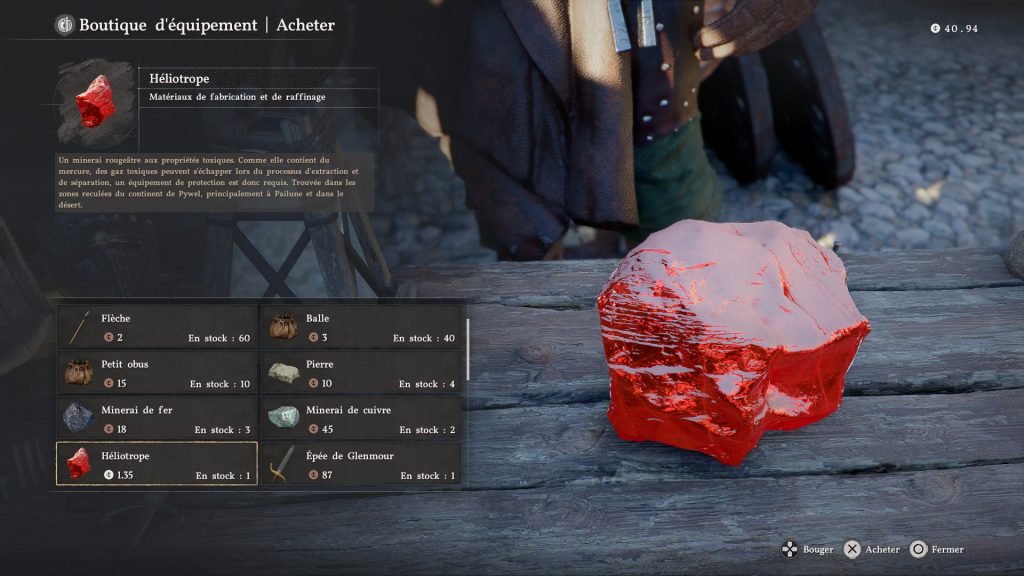Choose the Balle ammunition entry
Viewport: 1024px width, 576px height.
coord(361,327)
